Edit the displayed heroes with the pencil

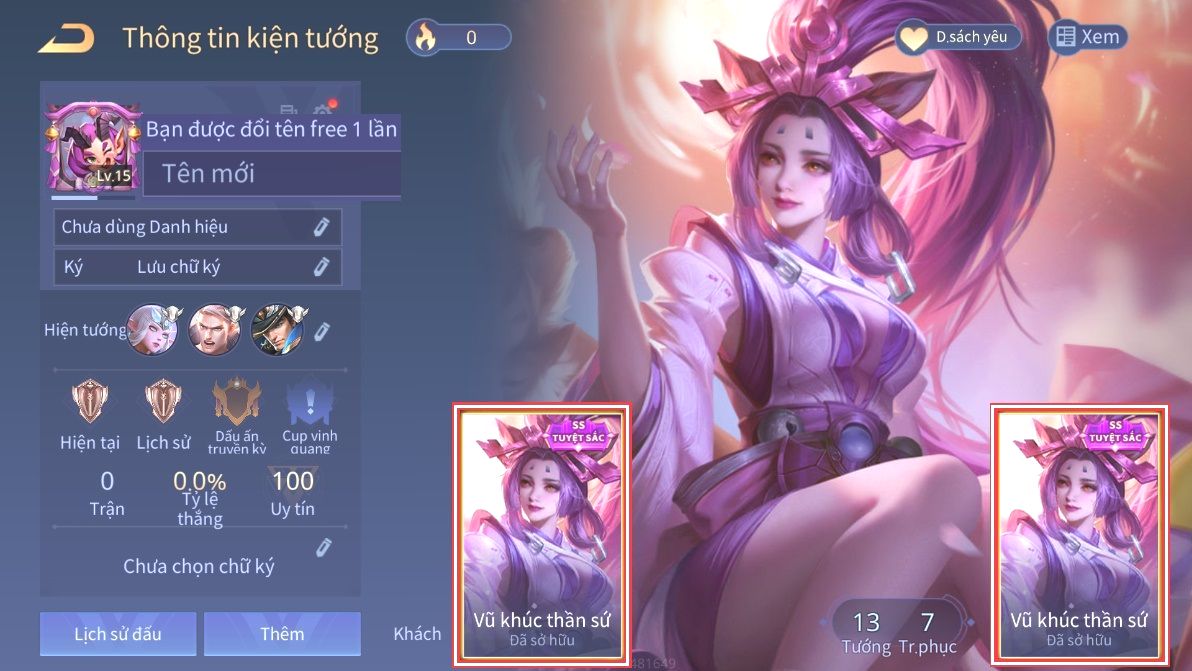point(322,331)
